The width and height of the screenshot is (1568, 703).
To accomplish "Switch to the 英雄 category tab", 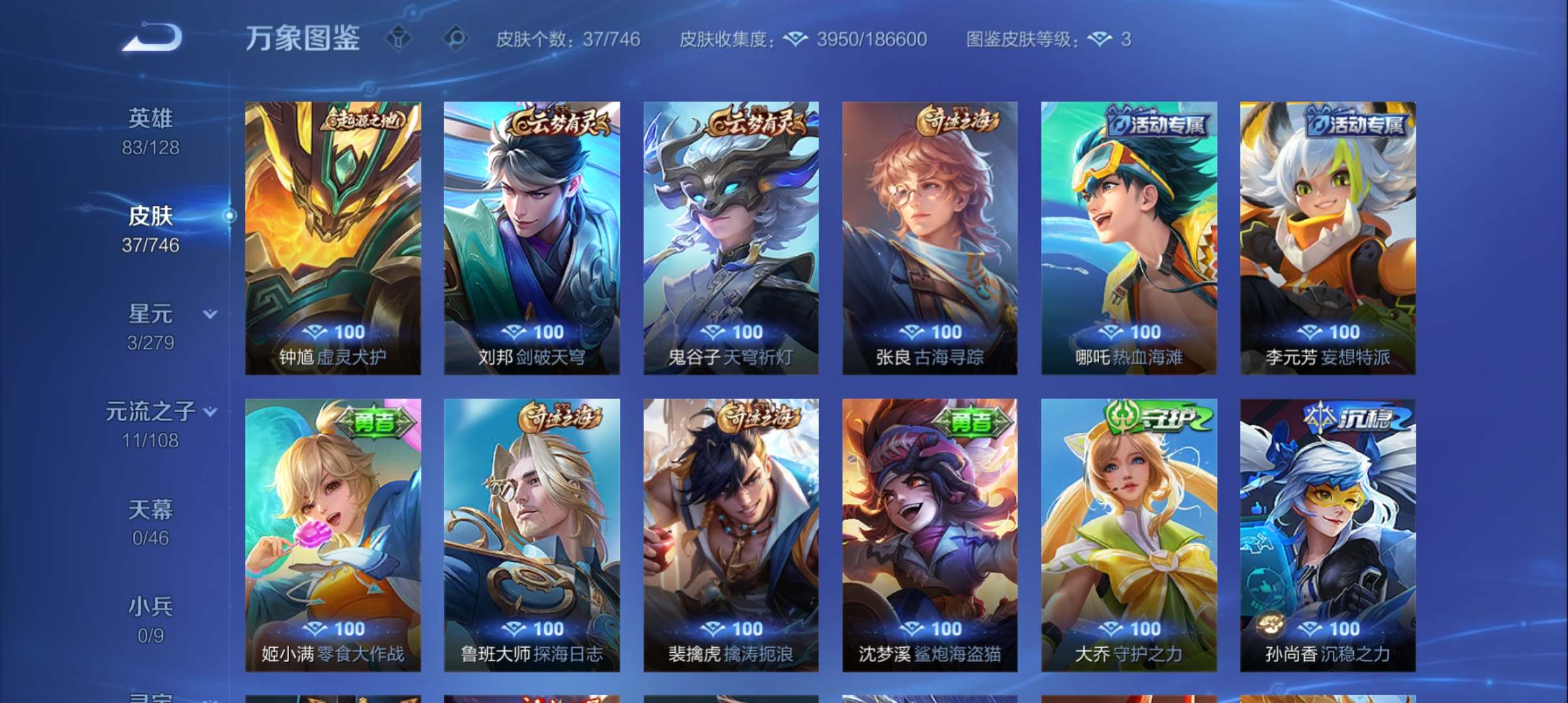I will tap(150, 118).
